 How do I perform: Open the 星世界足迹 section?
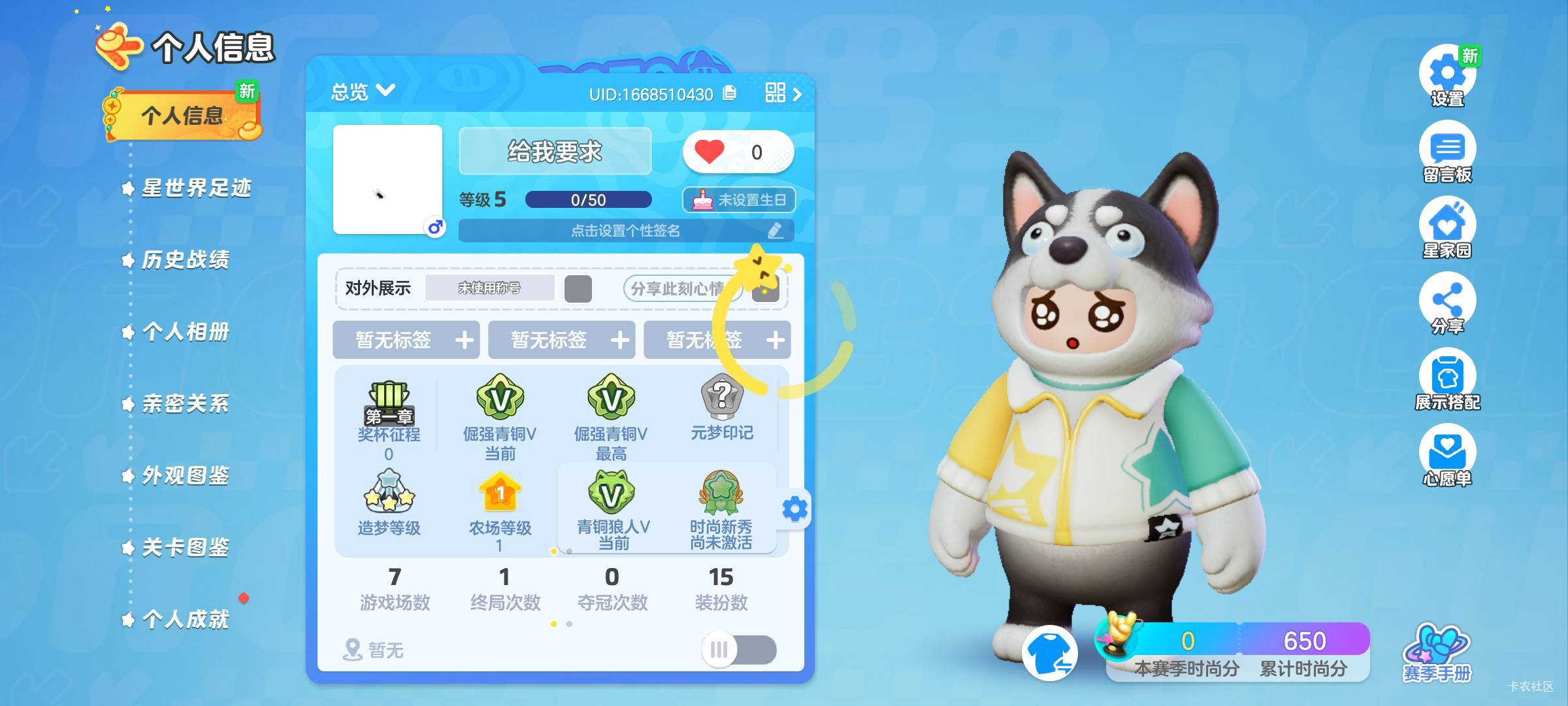pyautogui.click(x=195, y=188)
